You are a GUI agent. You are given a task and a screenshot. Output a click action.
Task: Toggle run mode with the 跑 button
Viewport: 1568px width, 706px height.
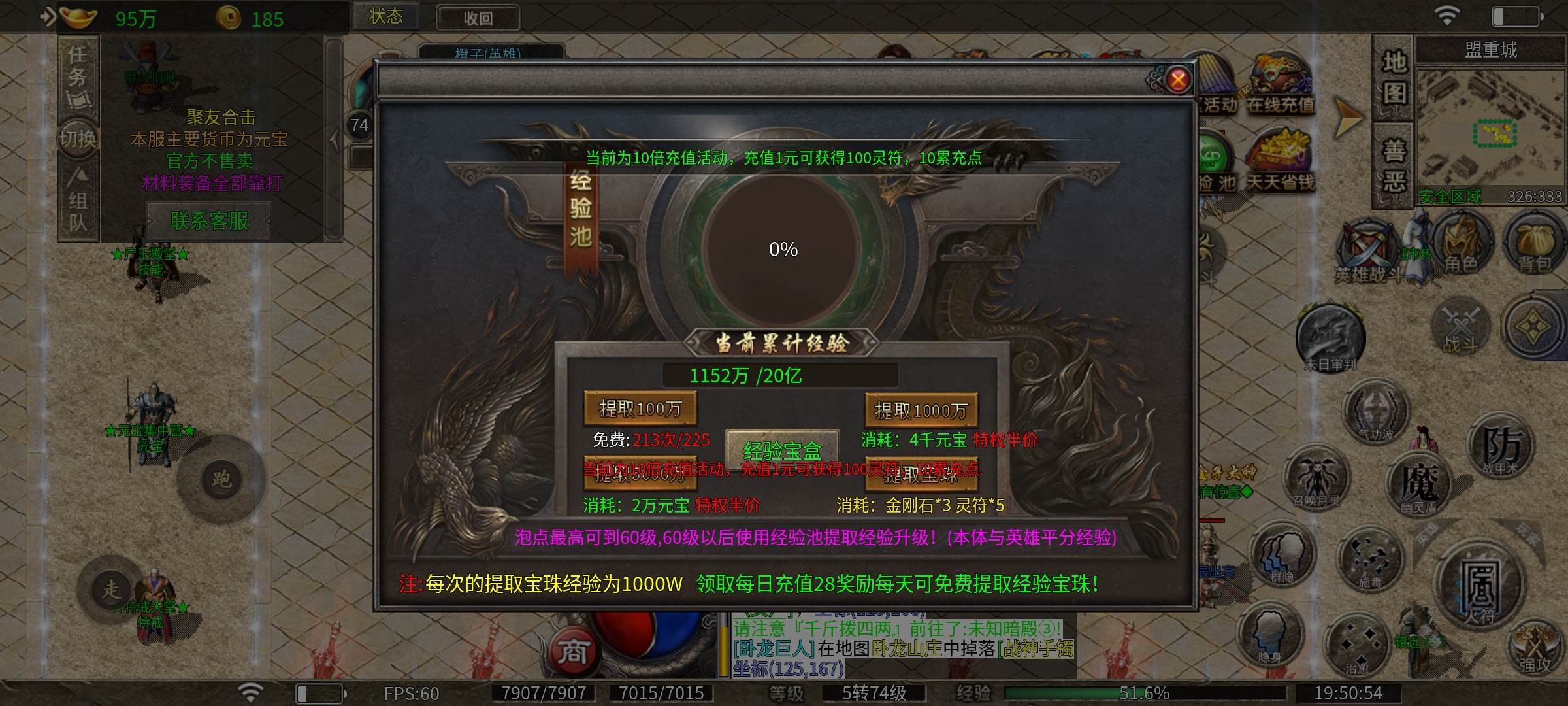click(223, 479)
